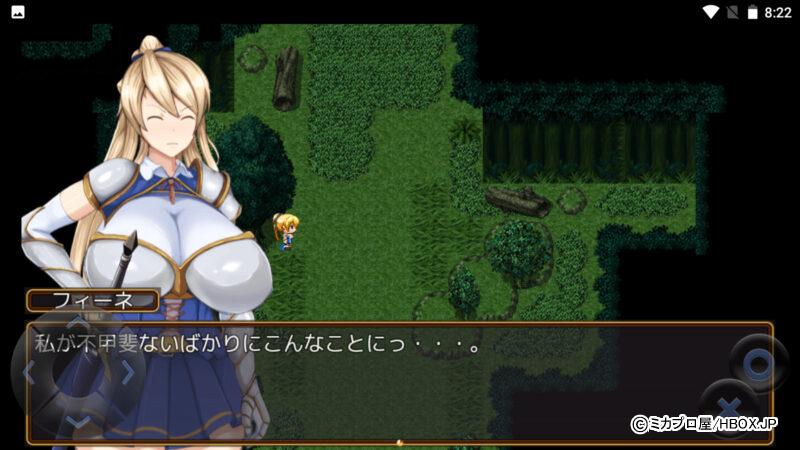Tap the virtual D-pad left arrow
The height and width of the screenshot is (450, 800).
click(x=30, y=374)
